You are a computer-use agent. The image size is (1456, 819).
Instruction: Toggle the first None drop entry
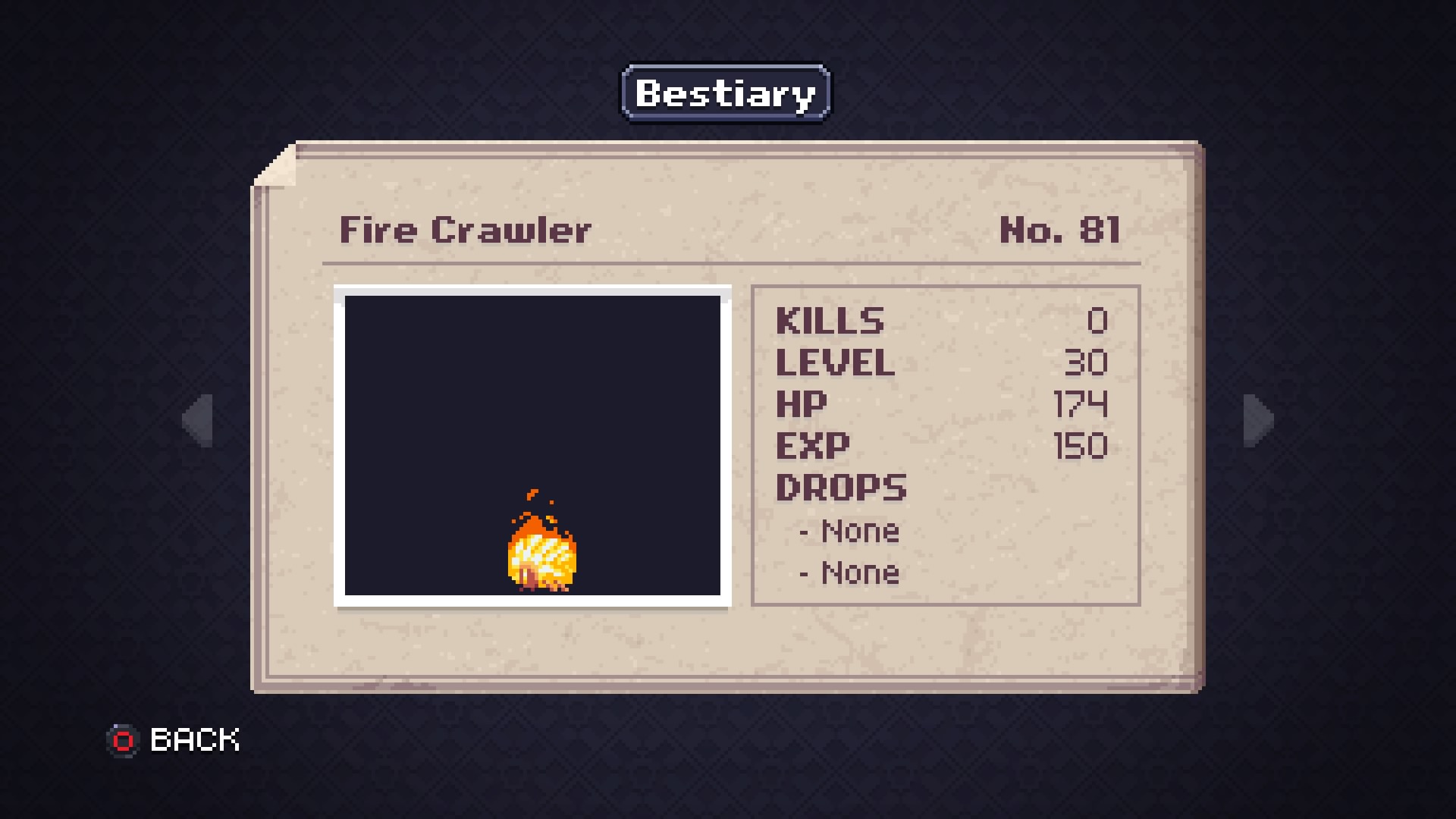pos(847,531)
